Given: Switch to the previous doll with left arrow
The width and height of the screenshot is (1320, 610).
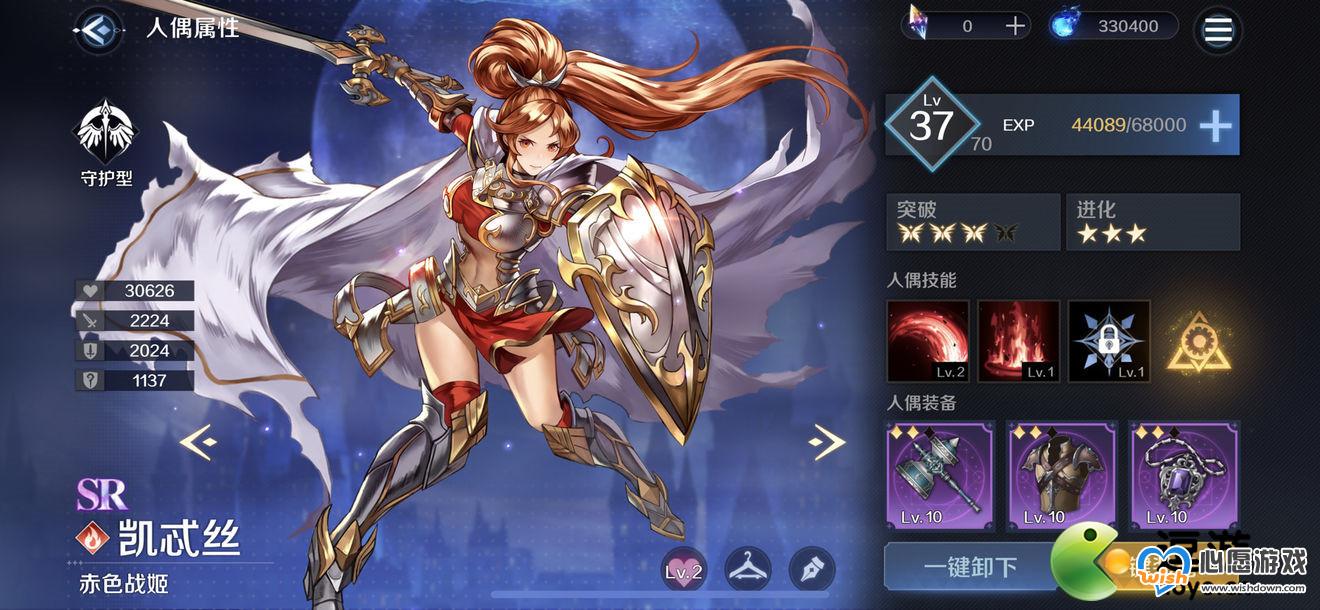Looking at the screenshot, I should point(197,441).
